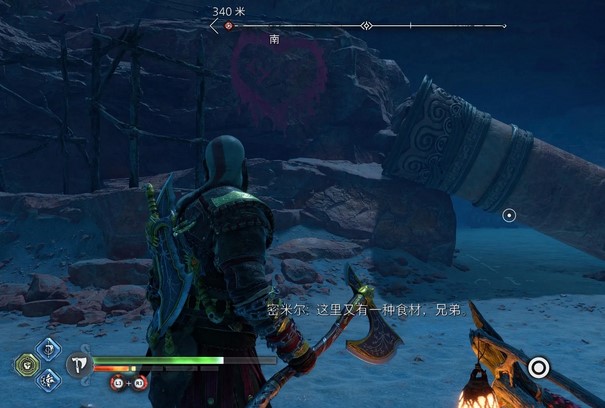This screenshot has width=605, height=408.
Task: Click the small white circle interaction marker
Action: point(509,215)
